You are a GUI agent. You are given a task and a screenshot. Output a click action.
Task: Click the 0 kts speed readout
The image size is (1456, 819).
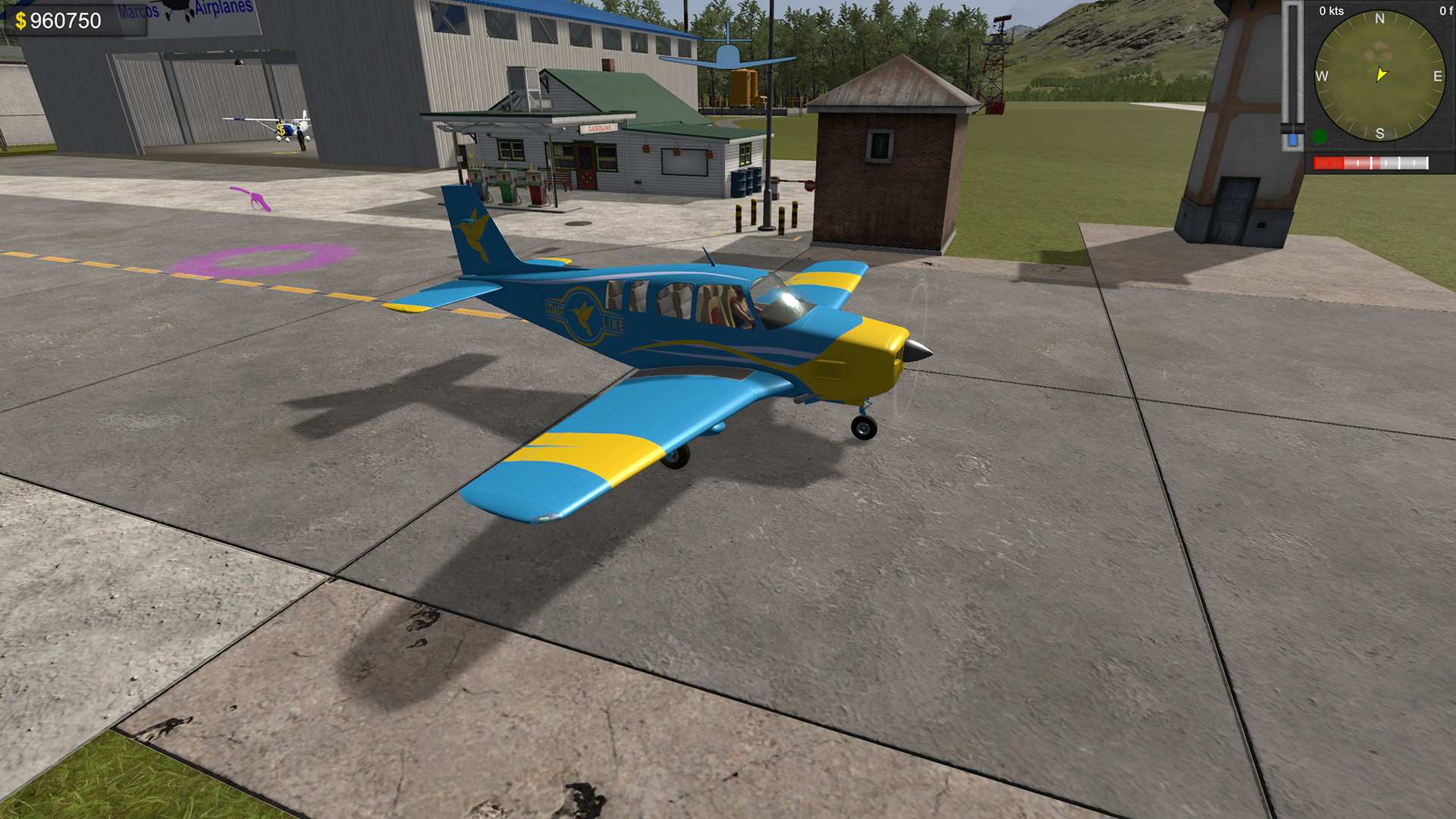click(1331, 11)
